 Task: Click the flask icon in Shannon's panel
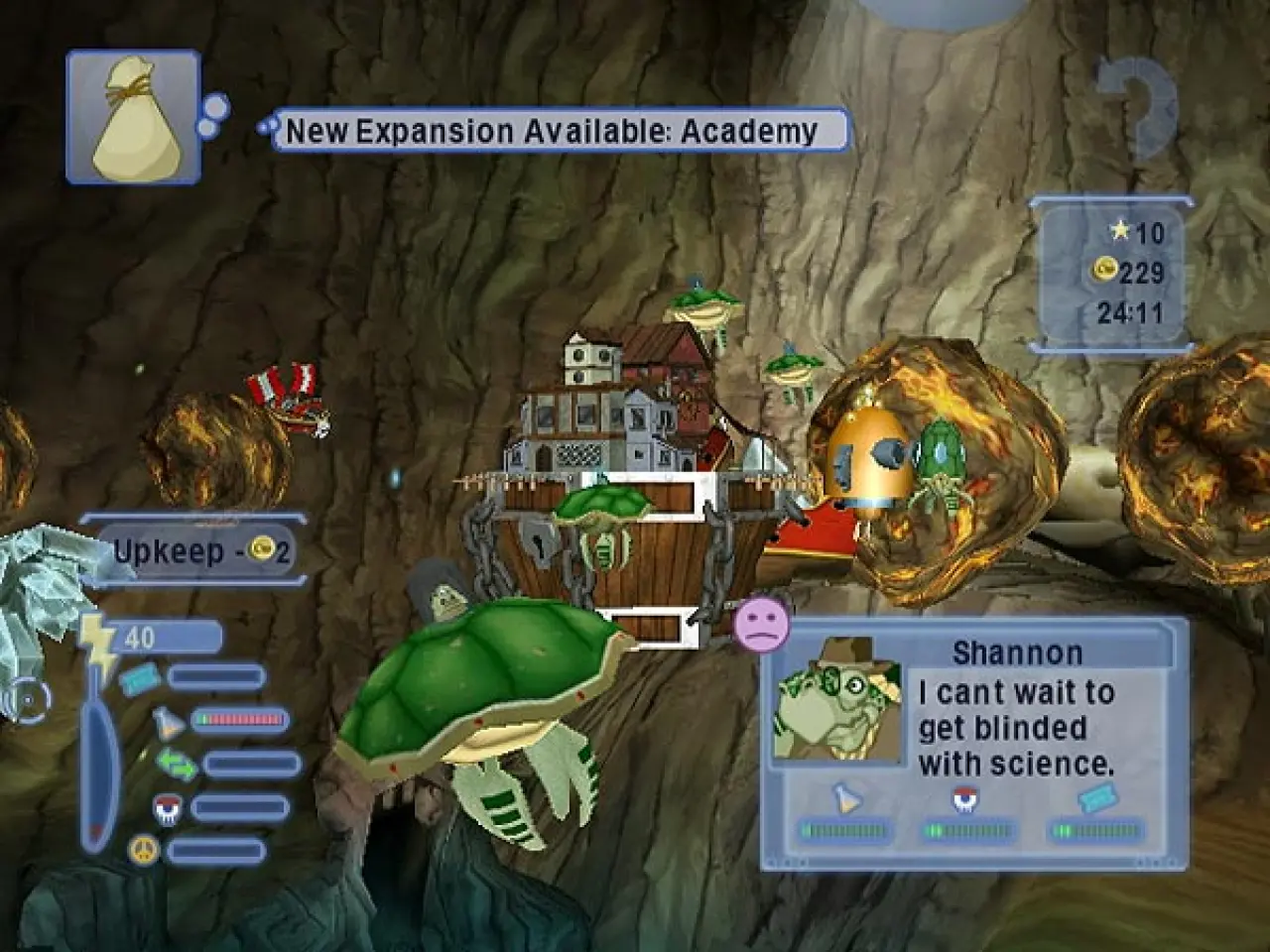tap(844, 799)
